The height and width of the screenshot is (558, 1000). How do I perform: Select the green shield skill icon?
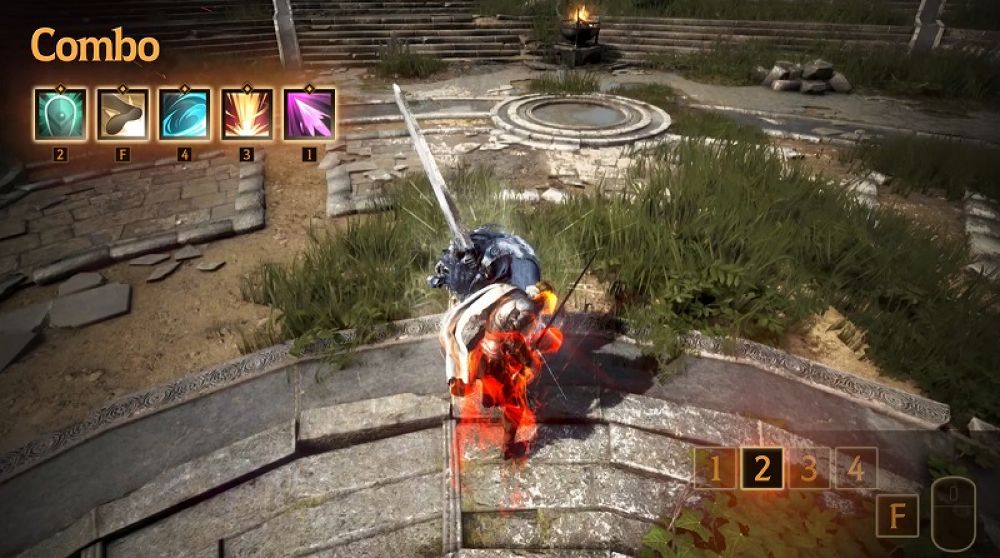(60, 114)
